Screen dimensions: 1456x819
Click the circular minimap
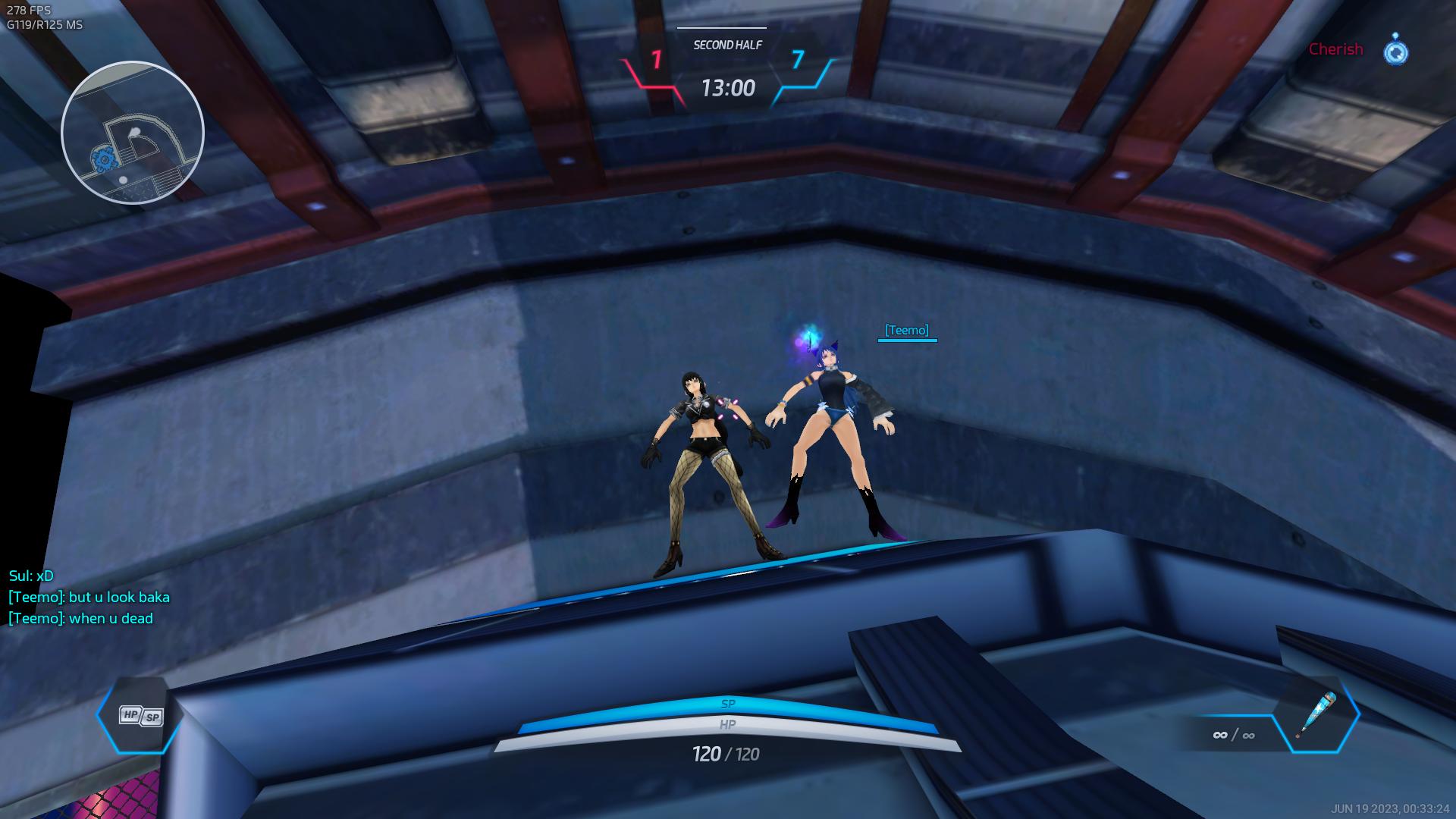point(133,133)
